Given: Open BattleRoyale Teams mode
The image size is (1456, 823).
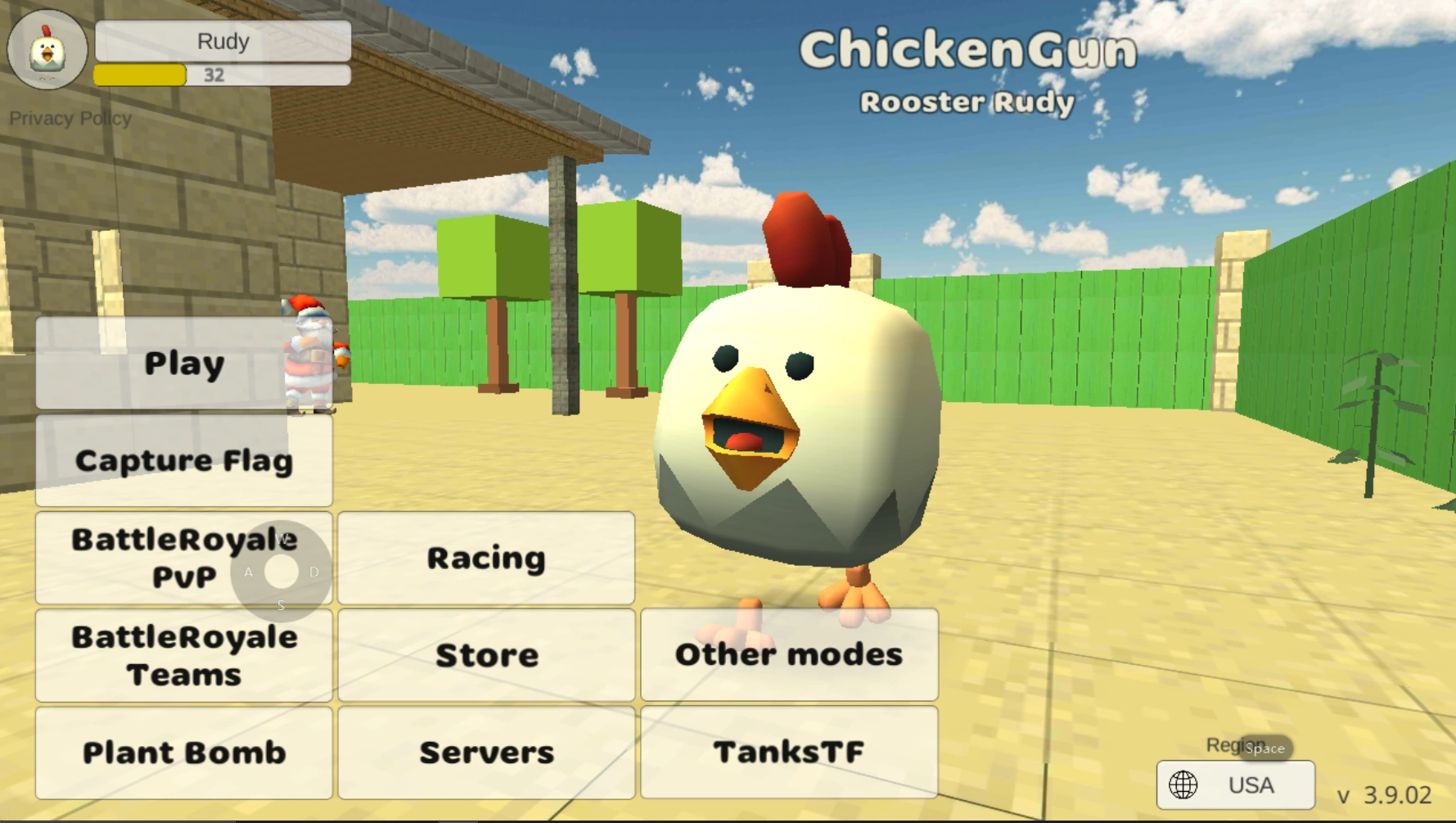Looking at the screenshot, I should tap(183, 655).
